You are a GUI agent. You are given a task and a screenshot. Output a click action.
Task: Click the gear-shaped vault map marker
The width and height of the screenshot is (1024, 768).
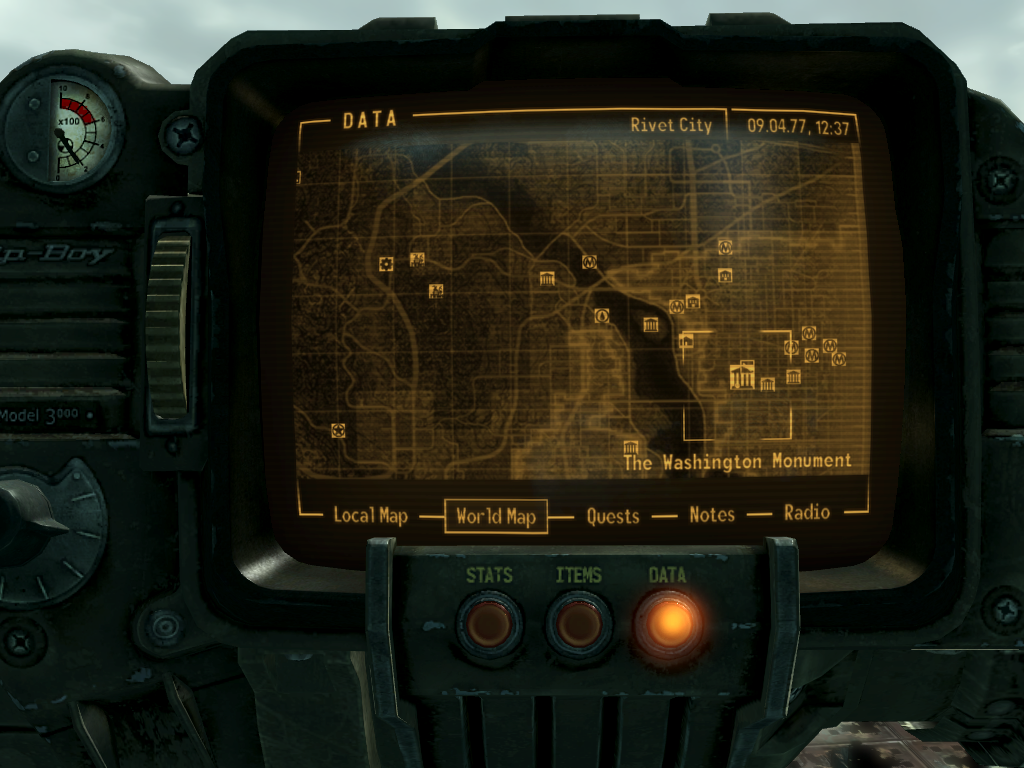coord(387,263)
